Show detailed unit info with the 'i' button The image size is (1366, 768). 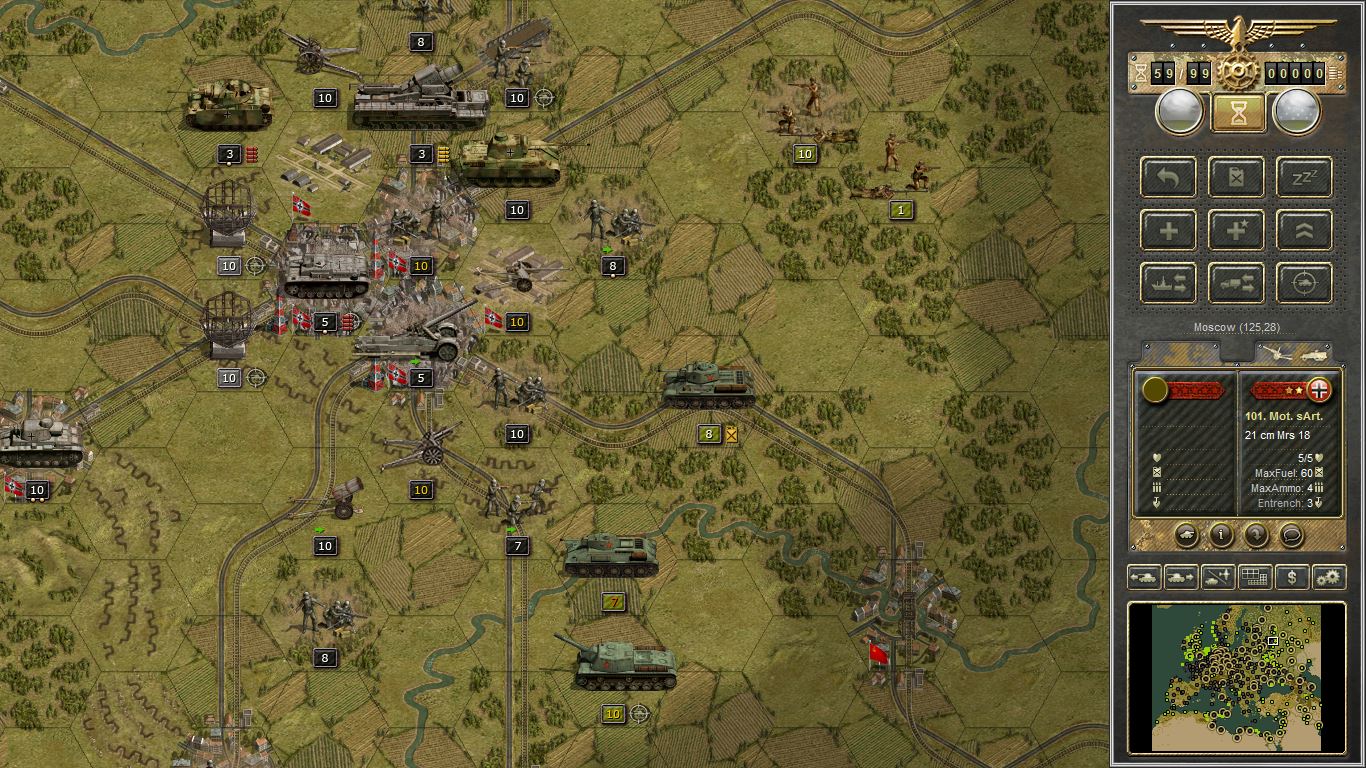1220,536
